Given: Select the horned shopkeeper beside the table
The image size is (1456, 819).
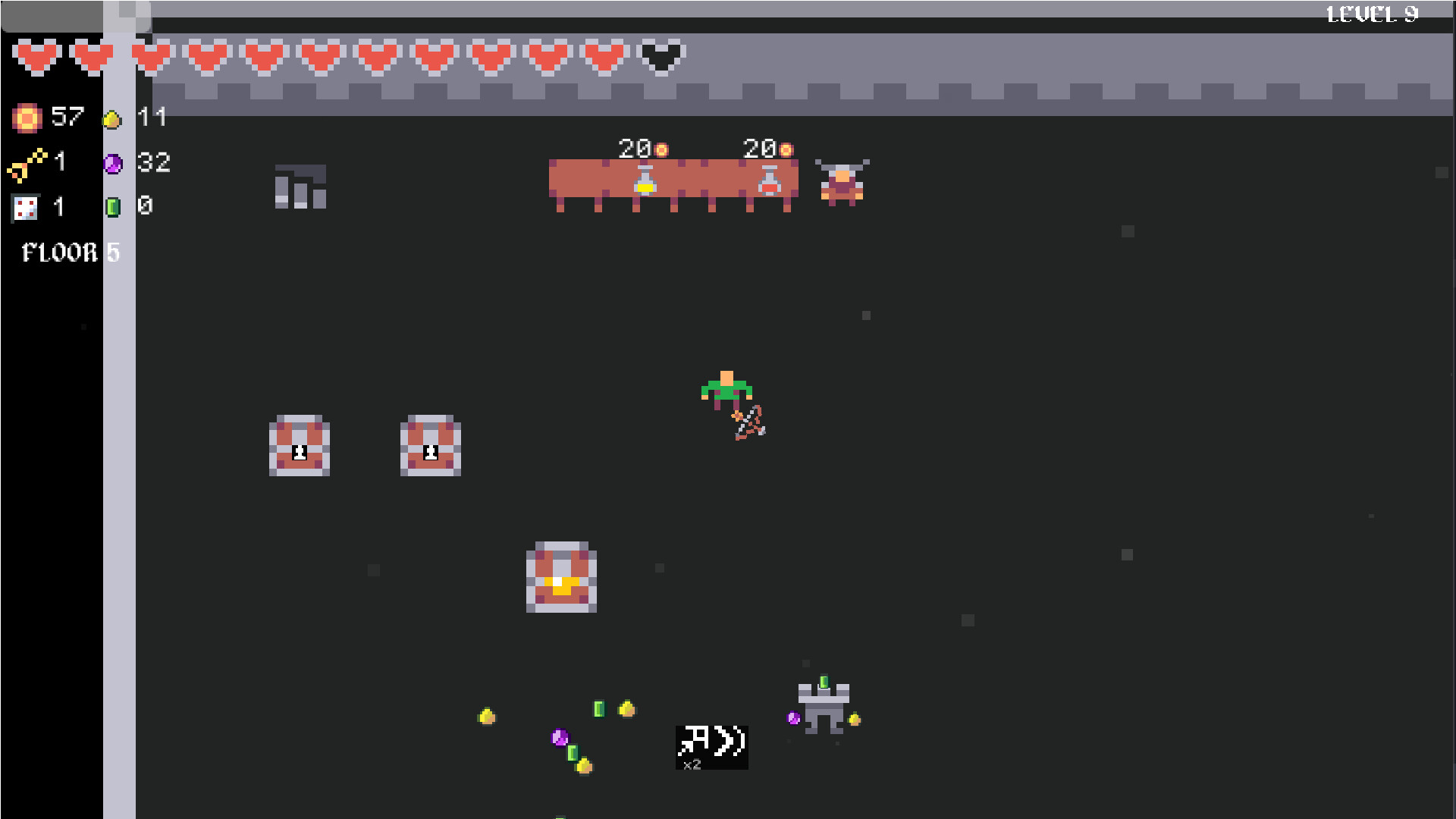Looking at the screenshot, I should point(843,180).
